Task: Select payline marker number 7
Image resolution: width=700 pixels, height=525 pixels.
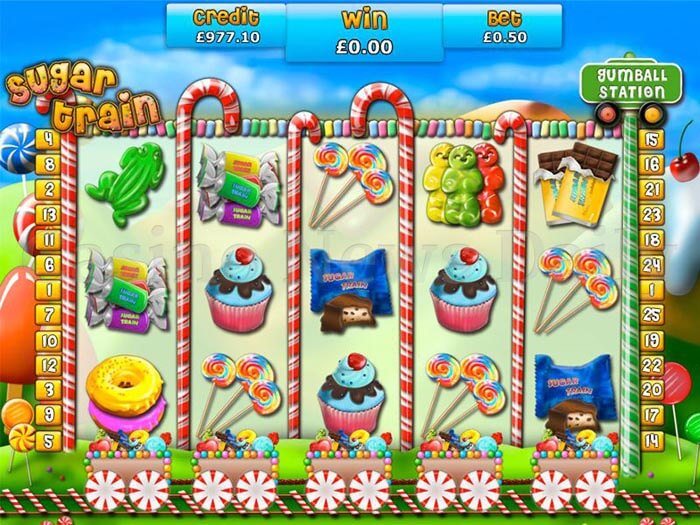Action: click(x=46, y=313)
